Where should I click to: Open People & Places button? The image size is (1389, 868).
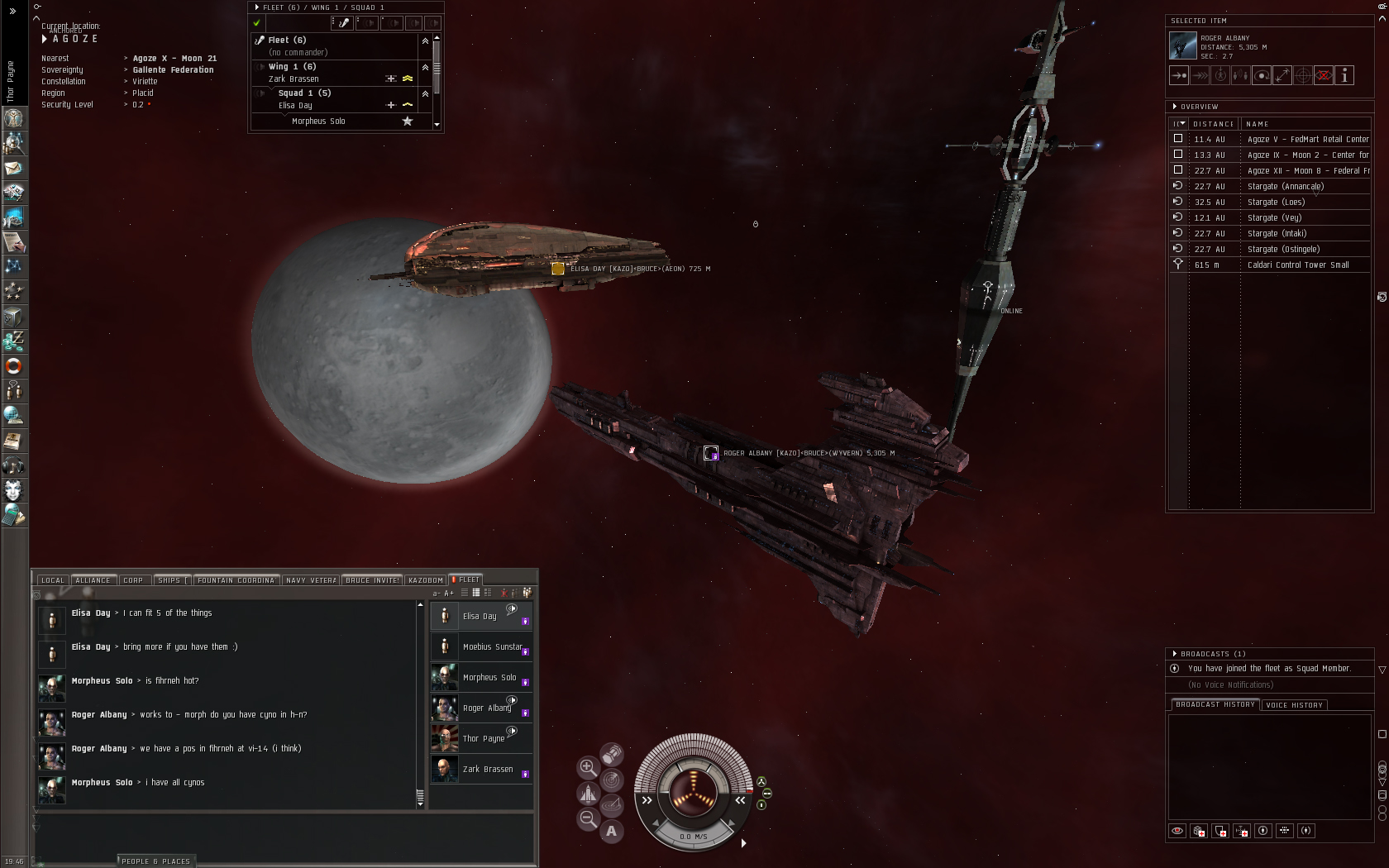pyautogui.click(x=155, y=861)
